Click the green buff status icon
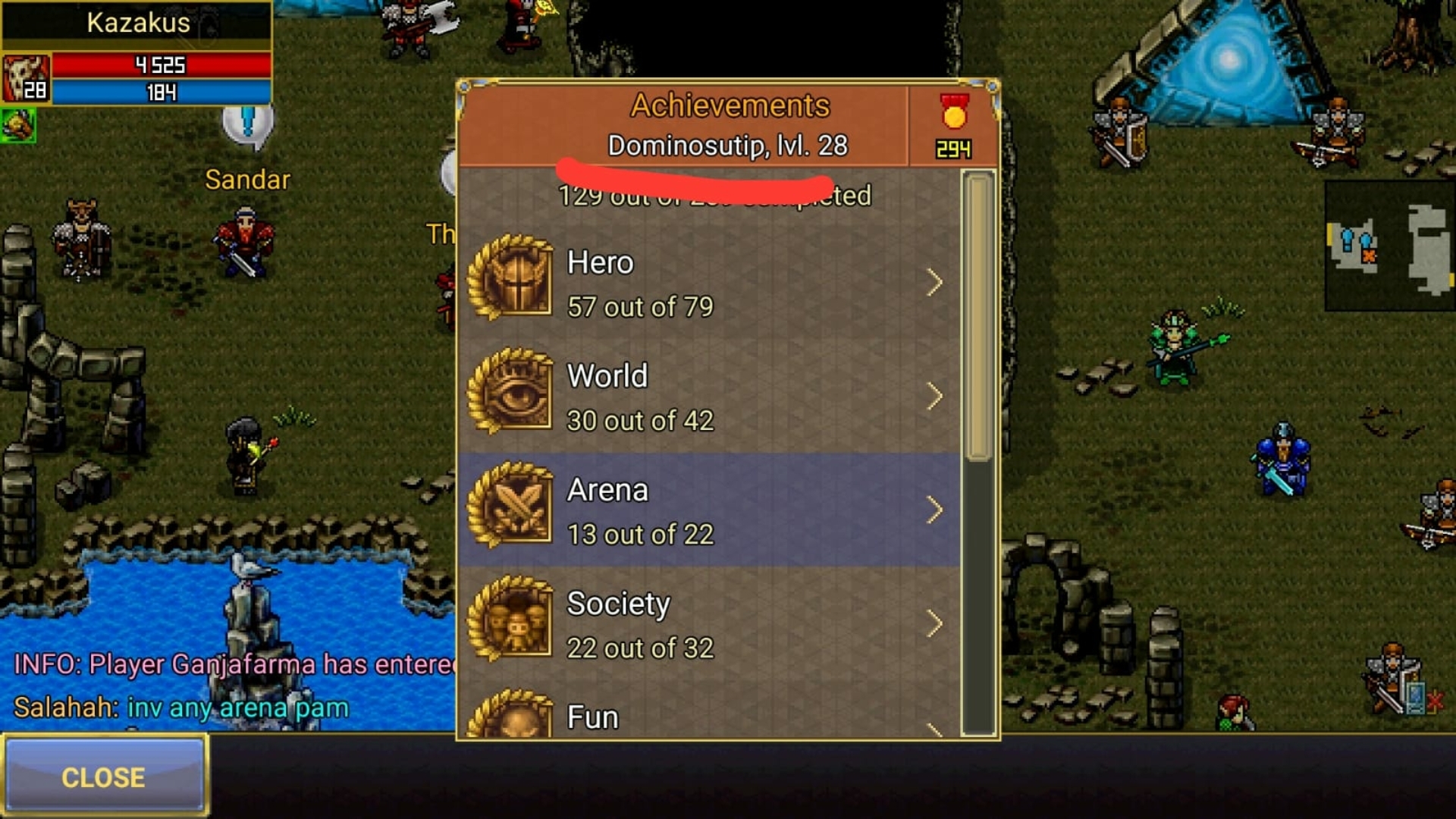The image size is (1456, 819). [x=18, y=125]
